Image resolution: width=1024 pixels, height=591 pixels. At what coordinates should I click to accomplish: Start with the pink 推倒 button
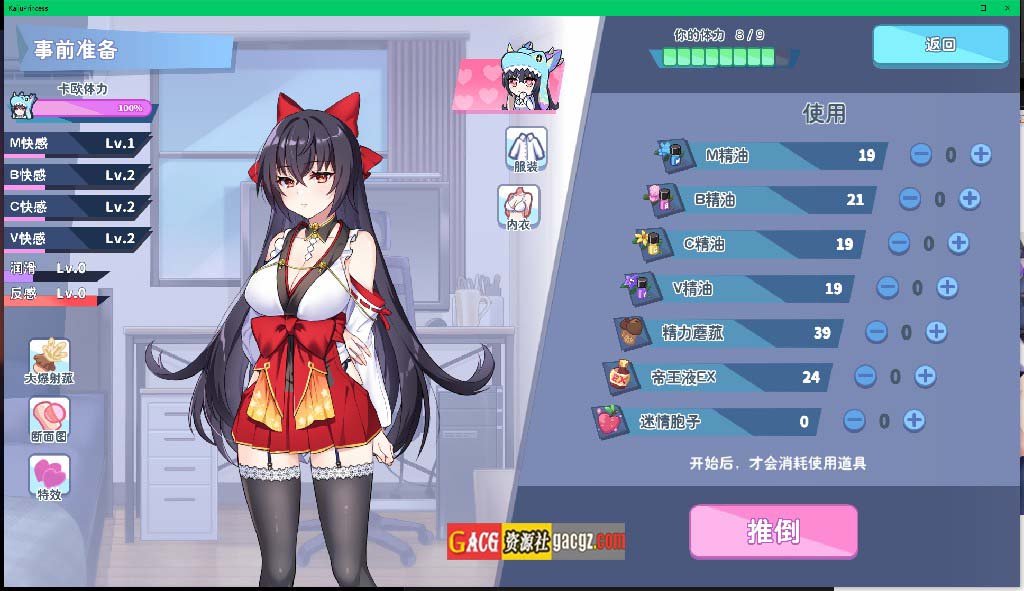tap(773, 531)
